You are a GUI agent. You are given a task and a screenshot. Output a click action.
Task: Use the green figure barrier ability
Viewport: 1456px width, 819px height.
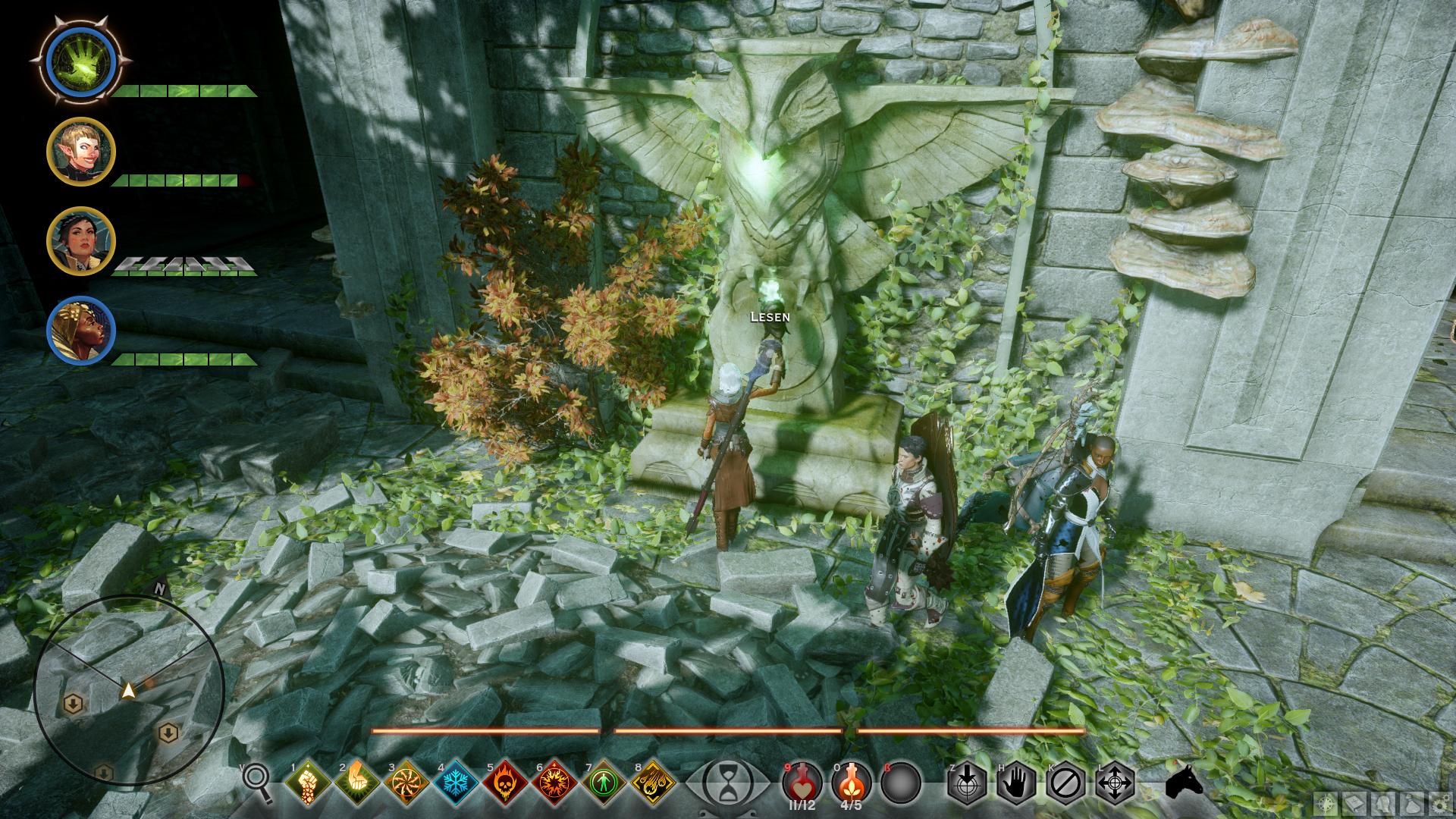[603, 782]
